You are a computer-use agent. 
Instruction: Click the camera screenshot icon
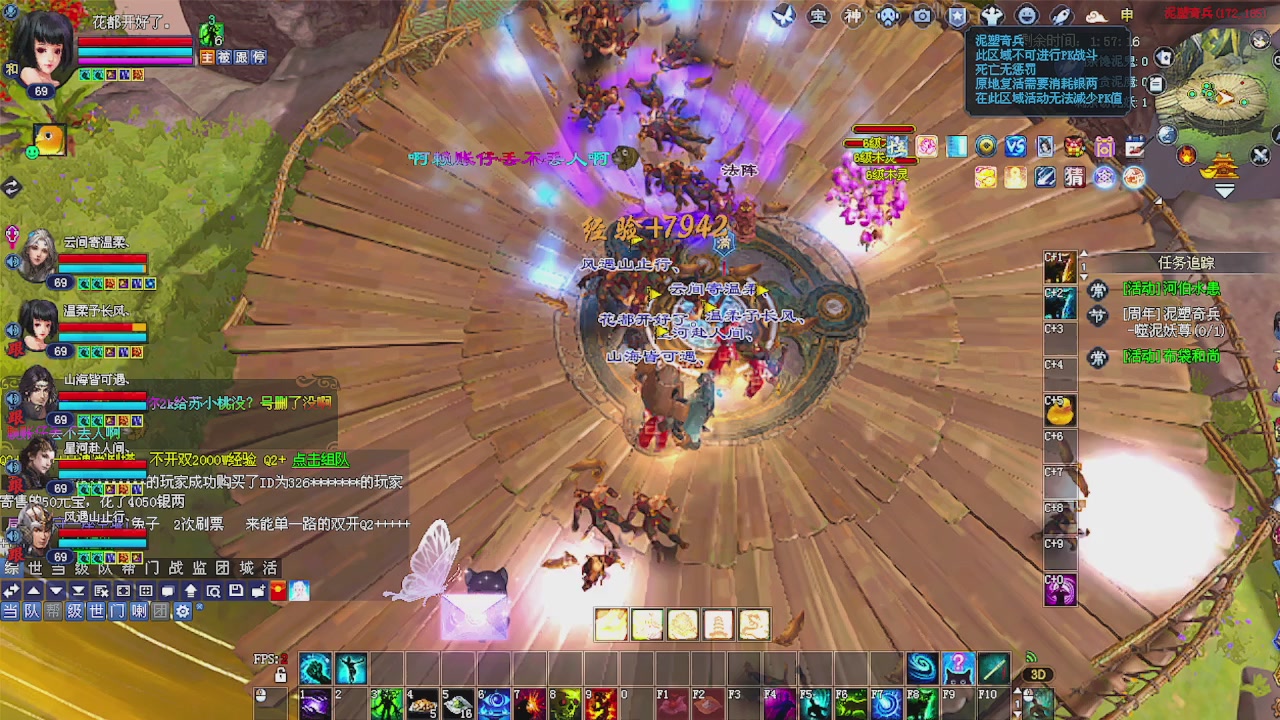tap(922, 16)
